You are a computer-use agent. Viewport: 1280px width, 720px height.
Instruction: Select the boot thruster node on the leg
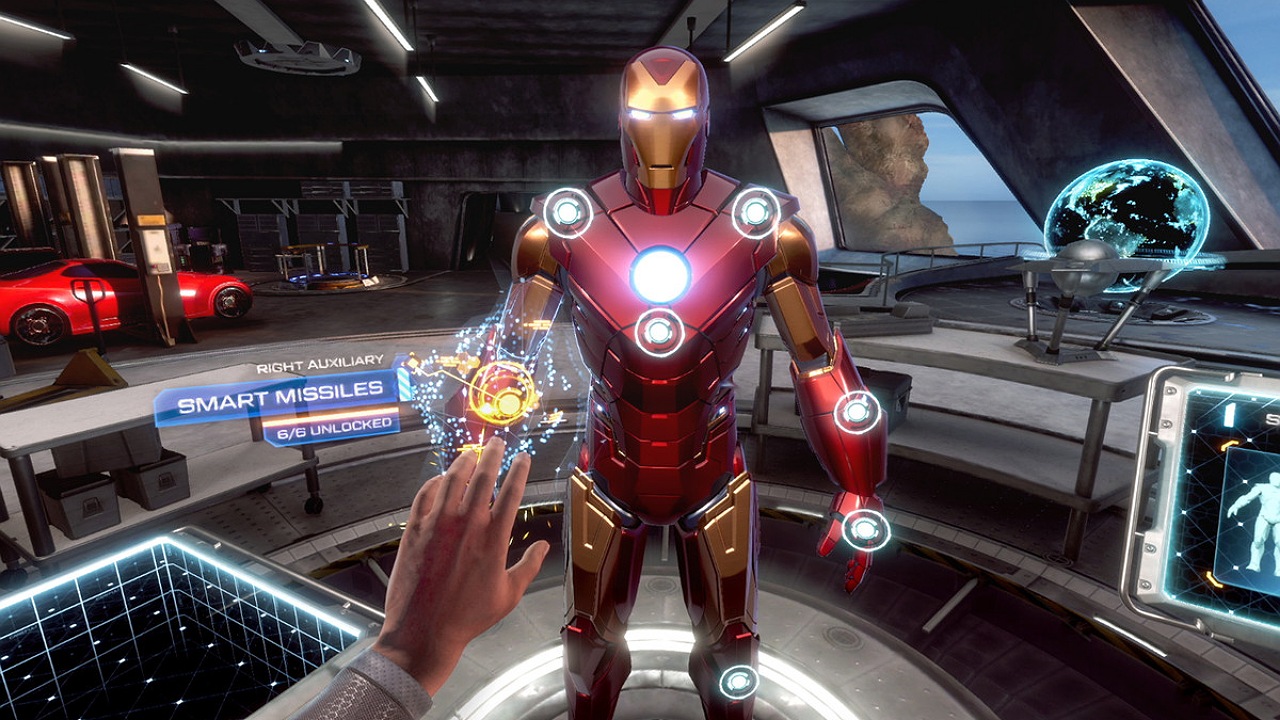point(738,682)
